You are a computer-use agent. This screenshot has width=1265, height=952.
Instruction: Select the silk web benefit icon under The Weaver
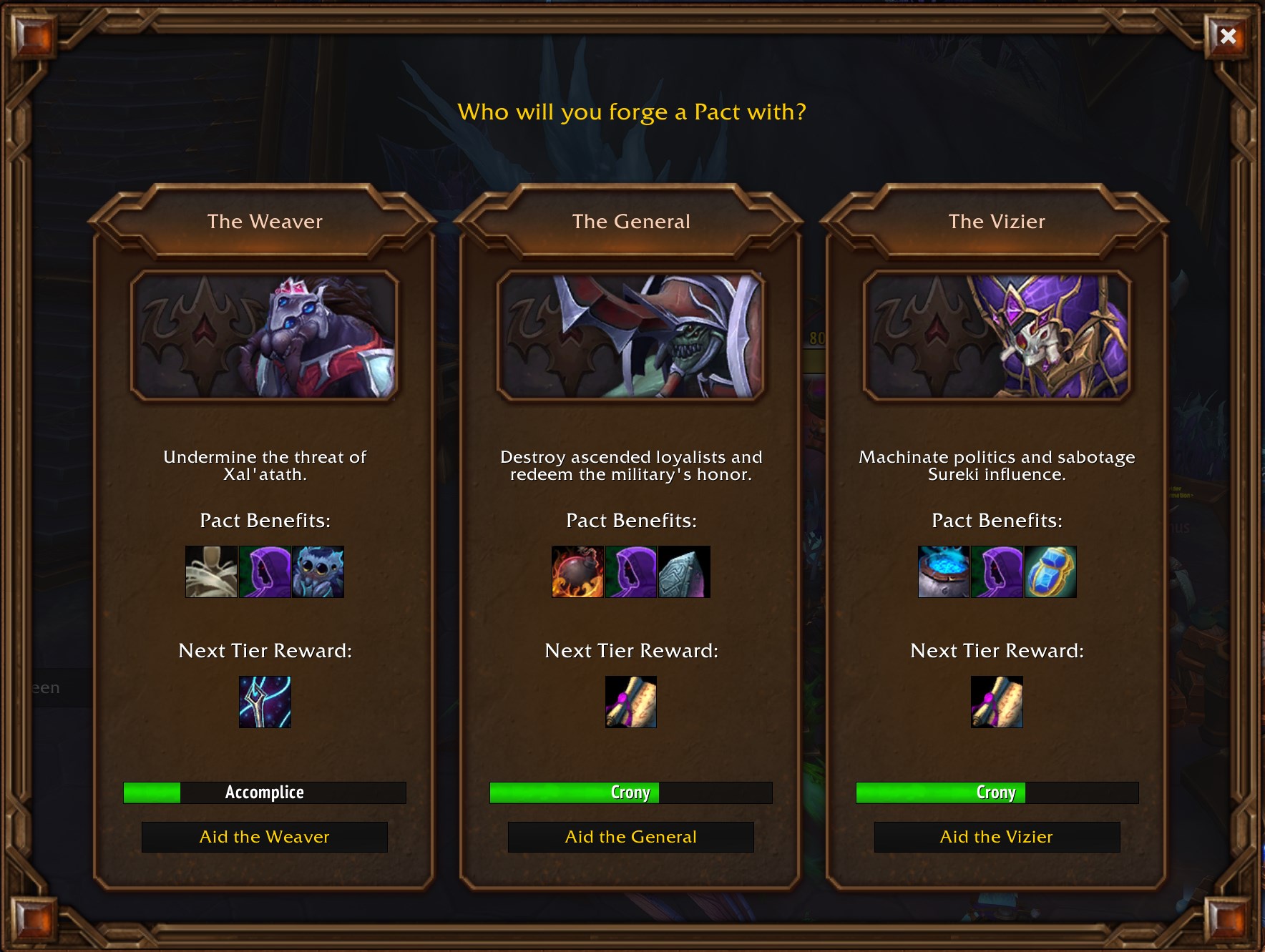212,571
